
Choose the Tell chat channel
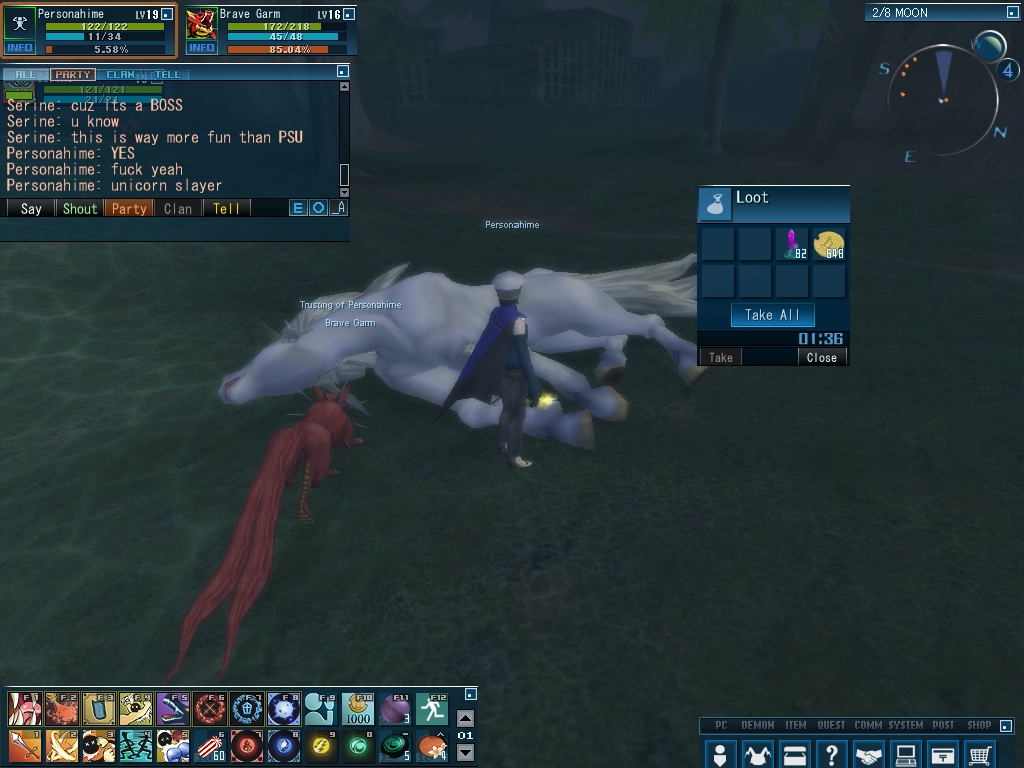tap(226, 208)
